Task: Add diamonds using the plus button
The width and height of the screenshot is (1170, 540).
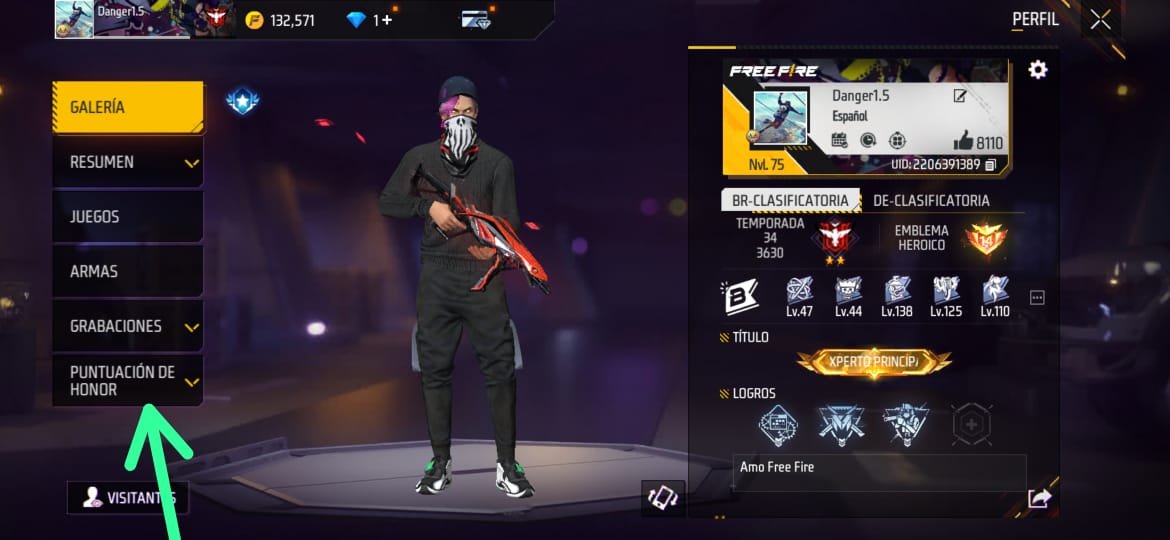Action: [388, 19]
